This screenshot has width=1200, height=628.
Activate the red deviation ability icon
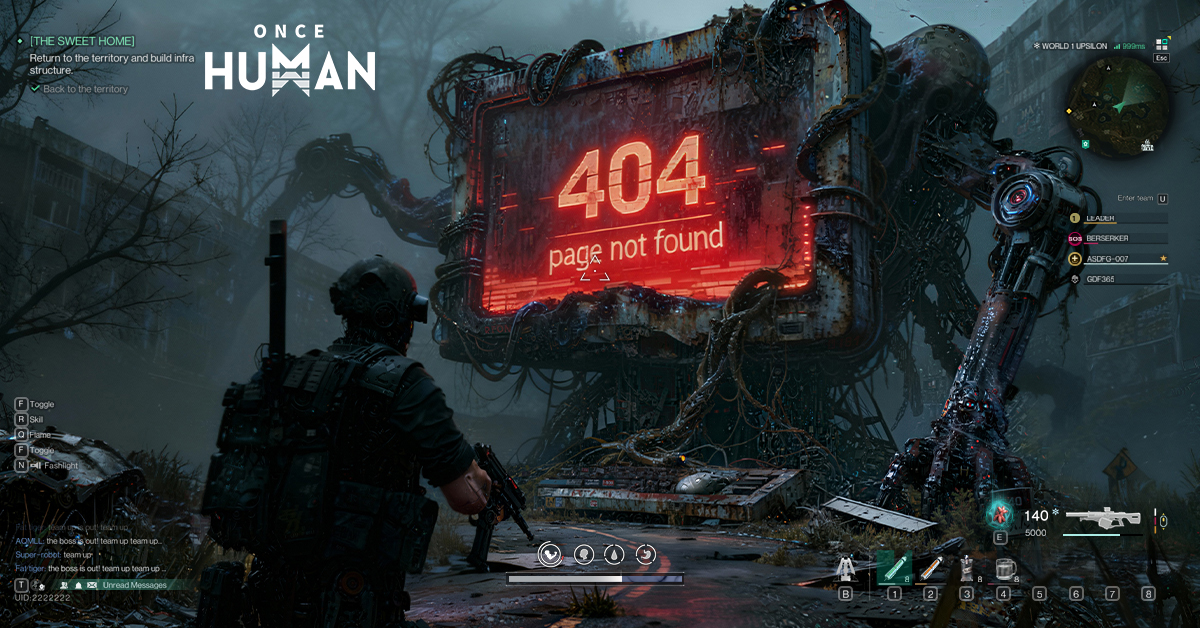point(1000,514)
